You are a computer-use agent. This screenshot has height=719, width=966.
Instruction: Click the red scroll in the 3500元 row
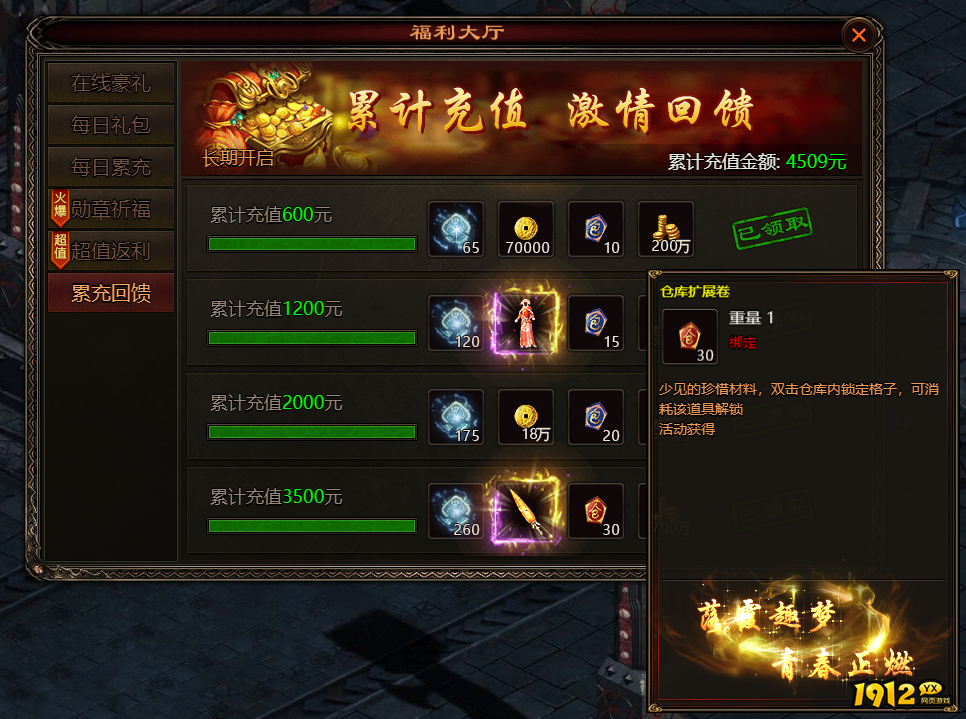coord(595,511)
